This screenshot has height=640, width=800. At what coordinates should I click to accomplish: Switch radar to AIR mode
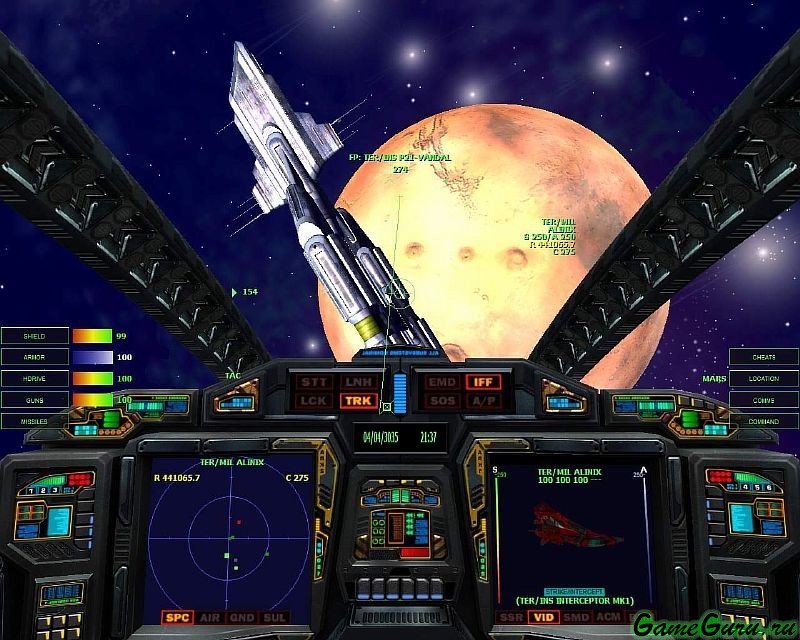point(209,618)
